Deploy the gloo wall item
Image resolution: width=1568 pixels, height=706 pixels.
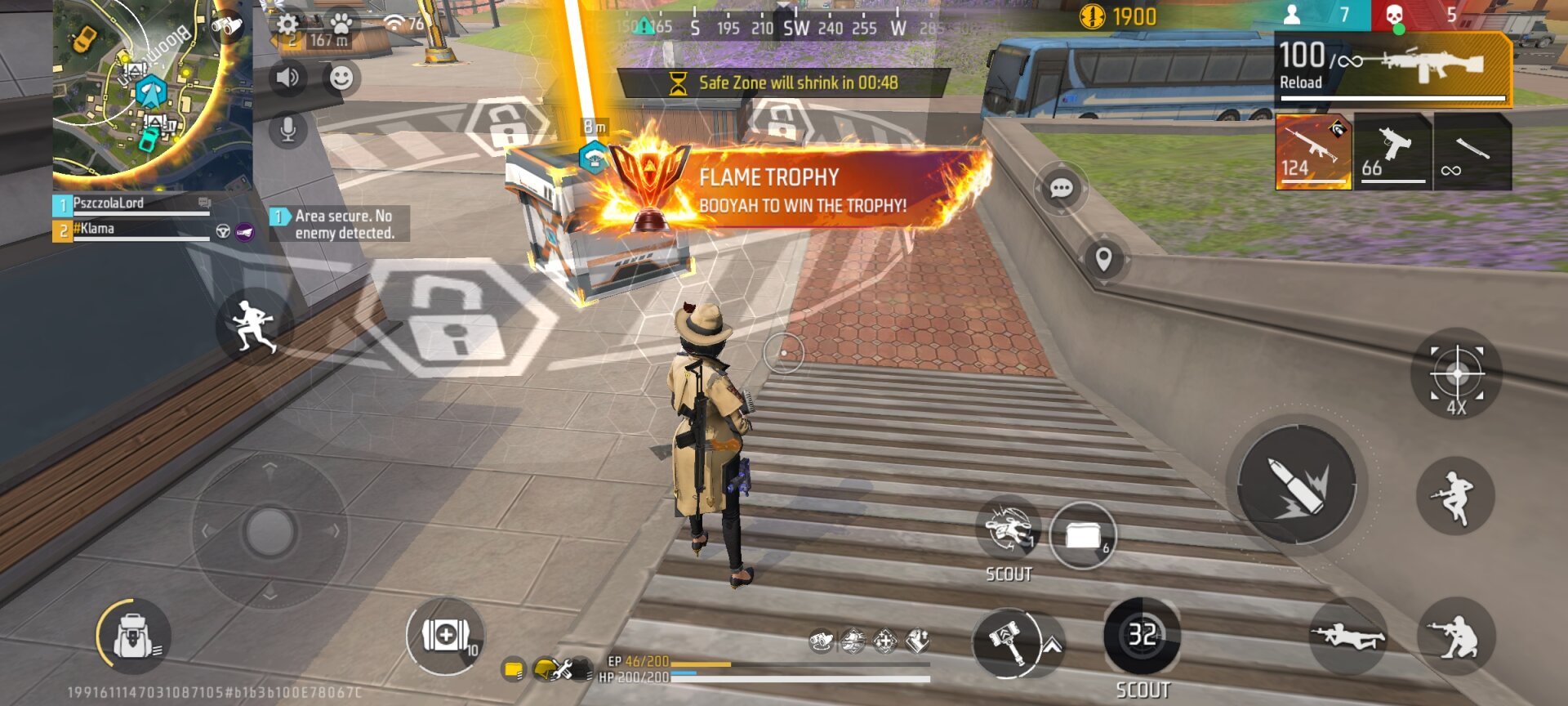1082,536
